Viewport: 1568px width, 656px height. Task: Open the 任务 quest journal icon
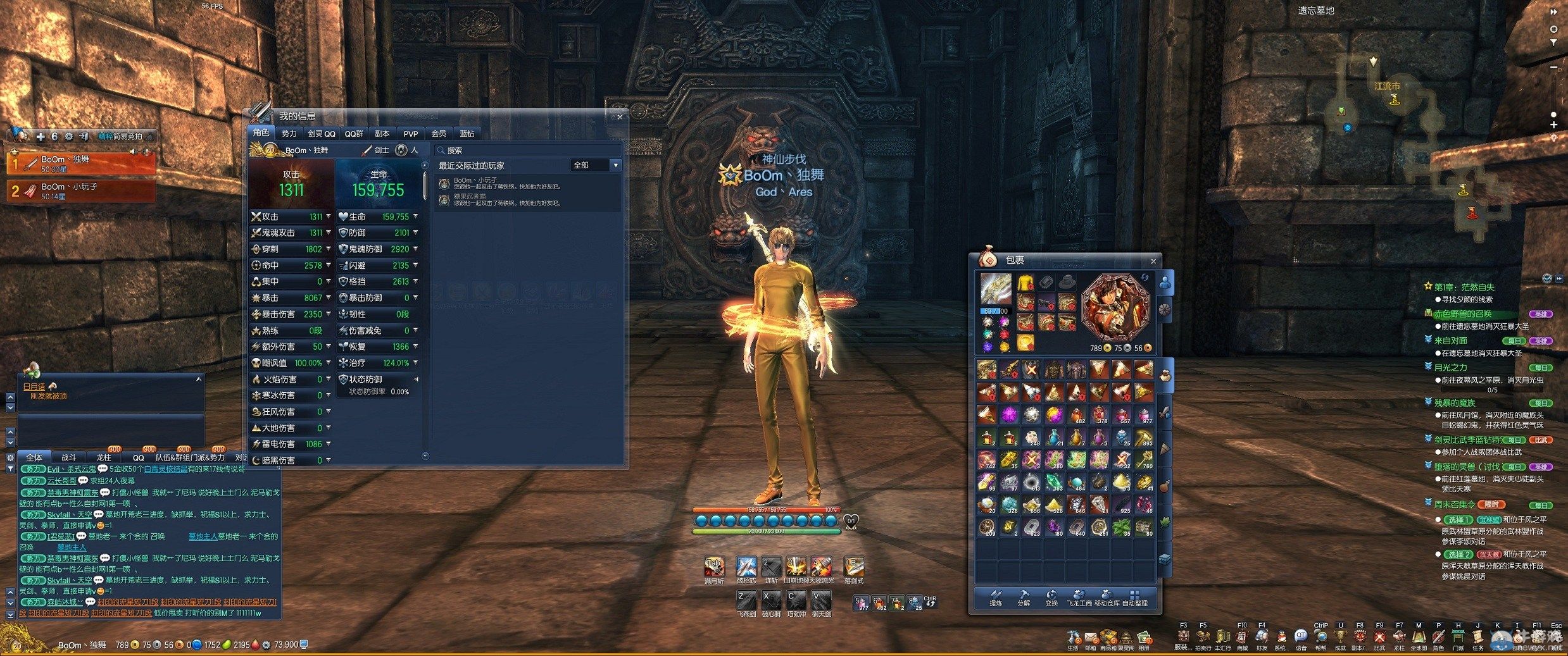[x=1477, y=638]
